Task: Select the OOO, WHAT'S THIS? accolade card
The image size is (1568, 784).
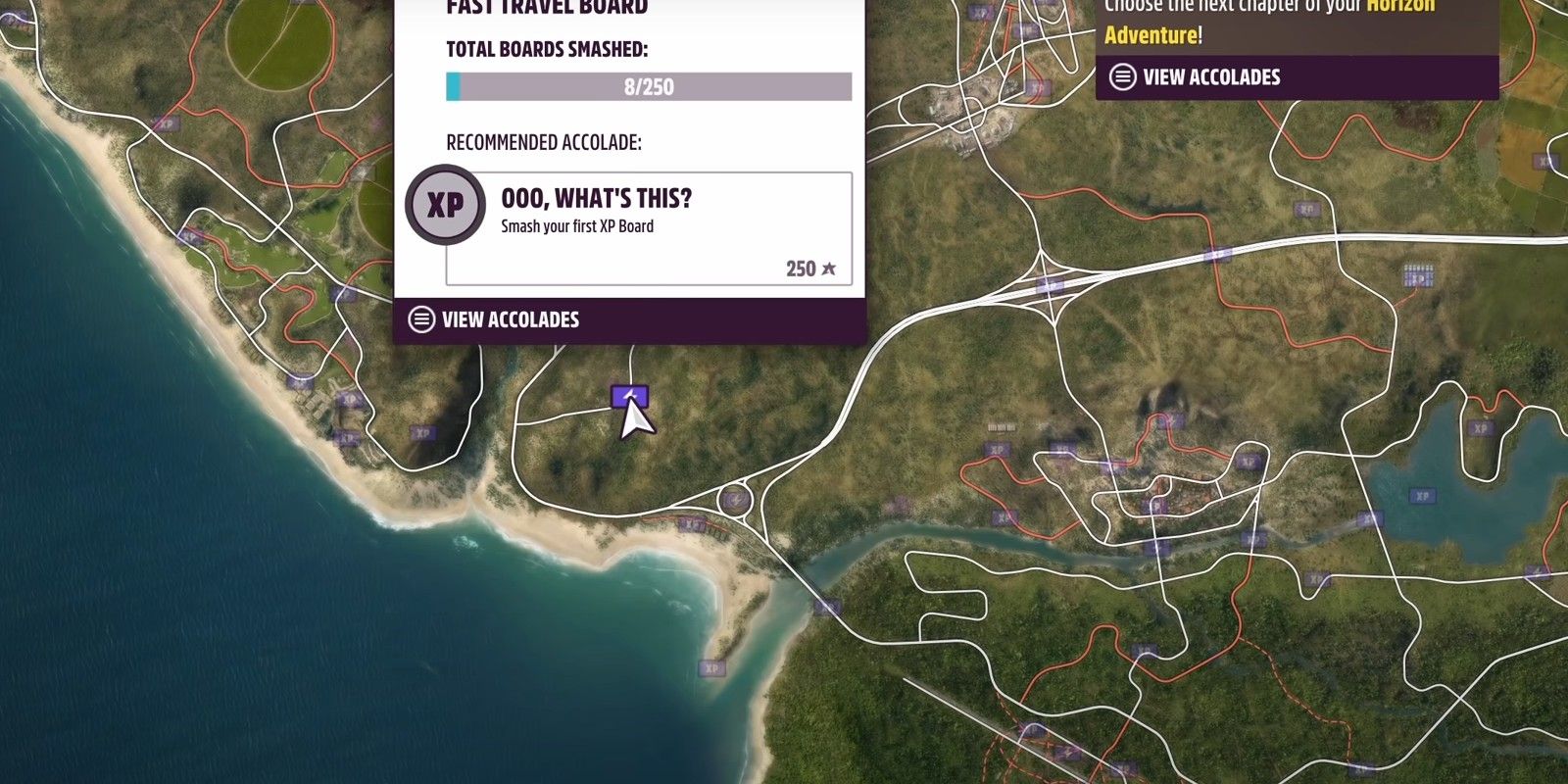Action: click(647, 218)
